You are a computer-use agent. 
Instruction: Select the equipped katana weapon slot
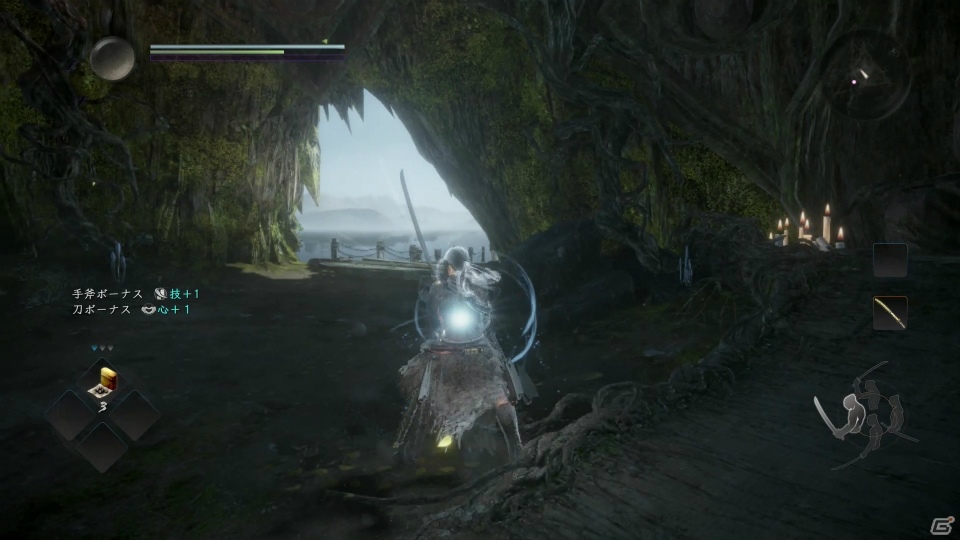coord(890,313)
